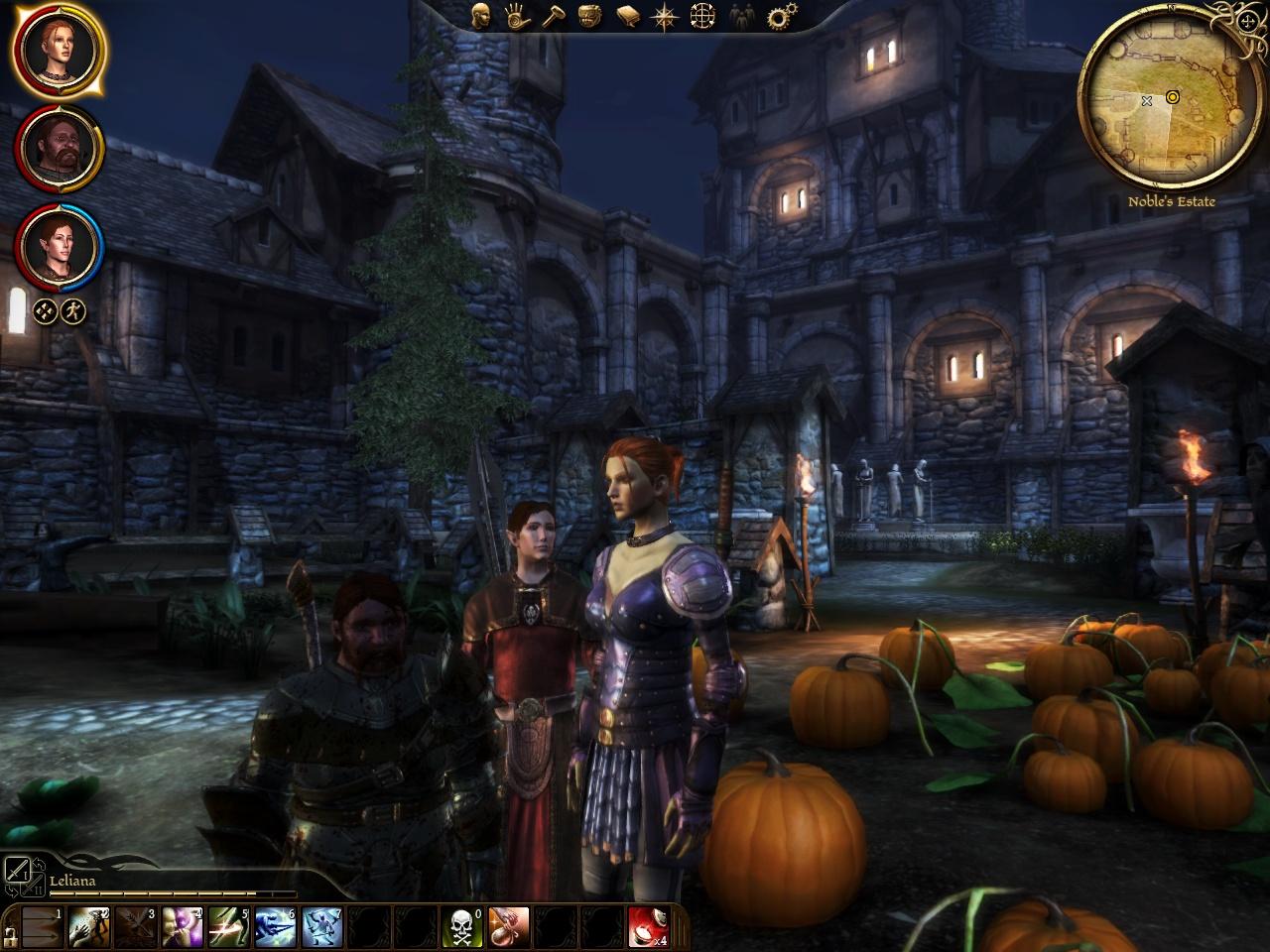Use the red health poultice with x4
The image size is (1270, 952).
(x=648, y=926)
